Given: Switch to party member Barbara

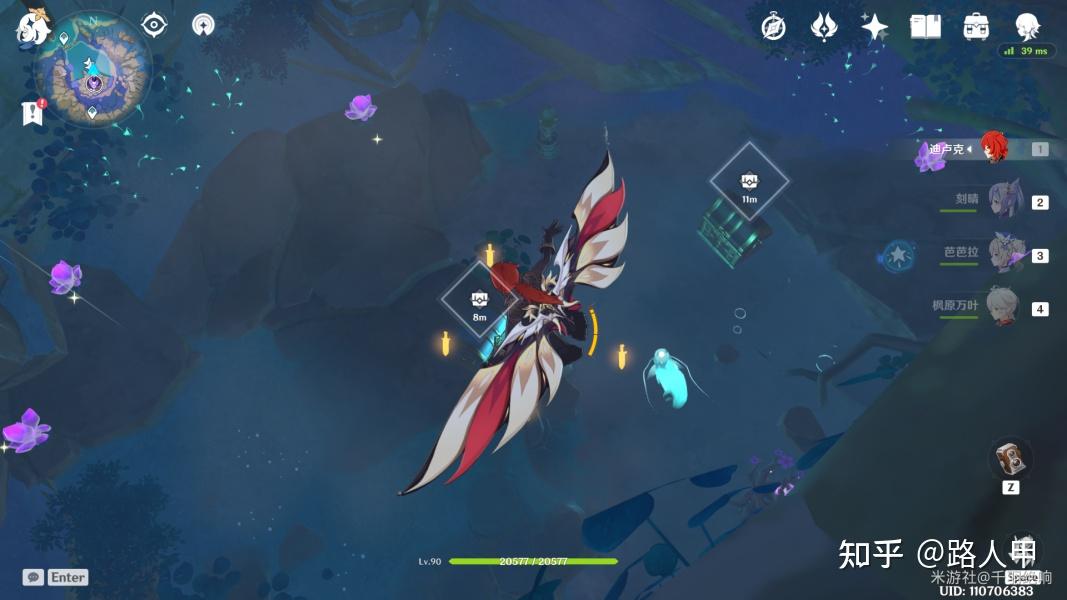Looking at the screenshot, I should point(1002,255).
